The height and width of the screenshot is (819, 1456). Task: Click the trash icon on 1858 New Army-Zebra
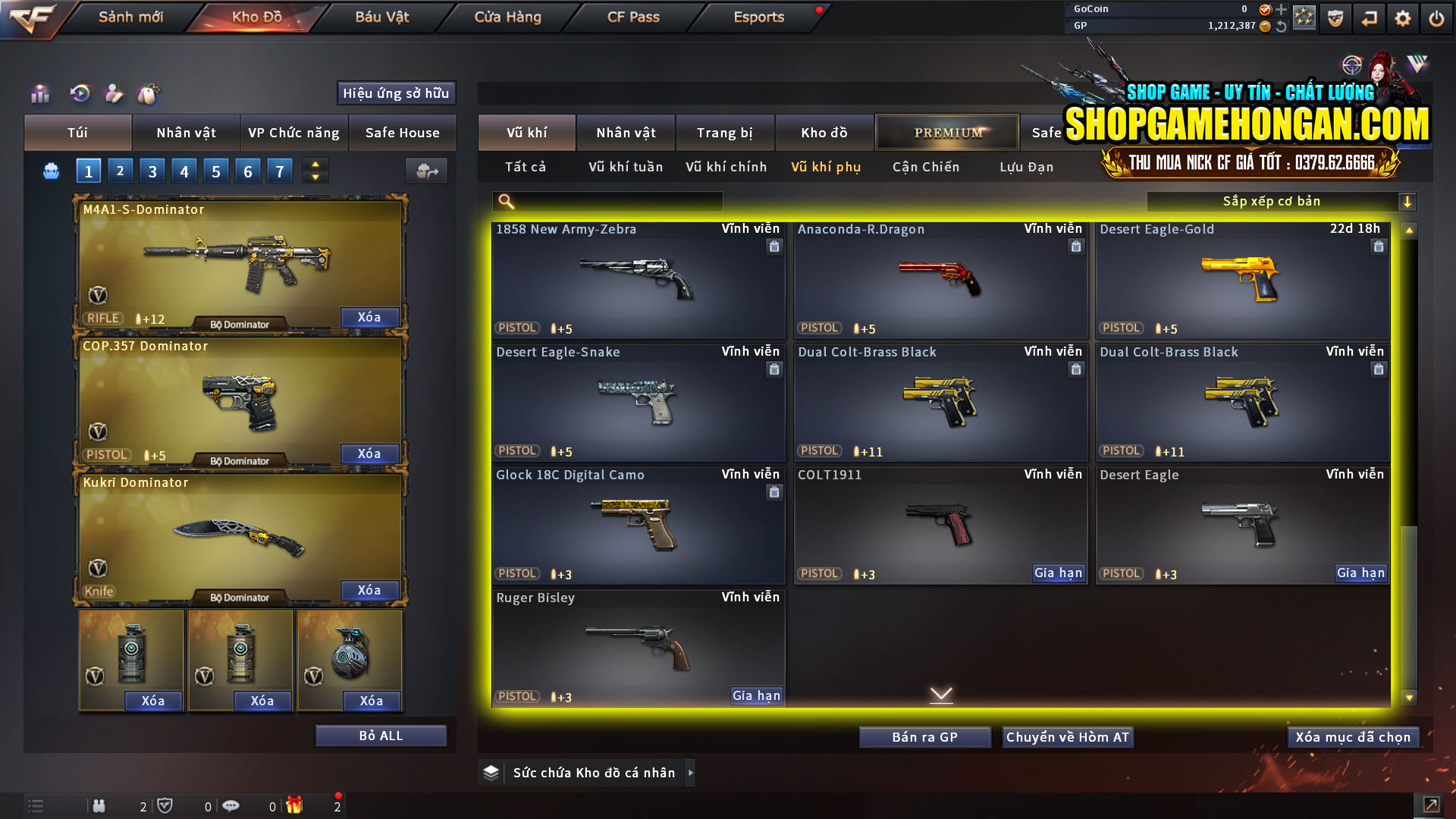click(x=774, y=246)
